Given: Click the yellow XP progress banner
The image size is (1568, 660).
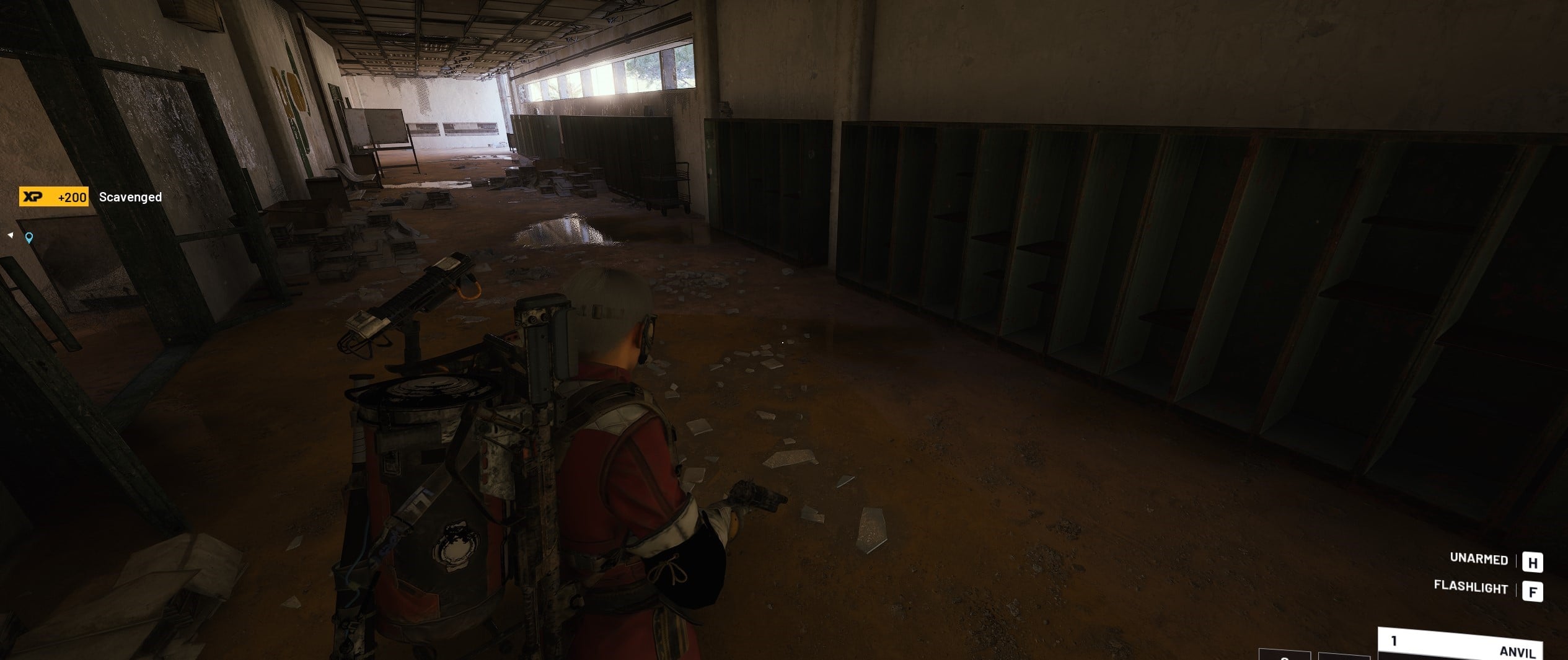Looking at the screenshot, I should tap(53, 197).
